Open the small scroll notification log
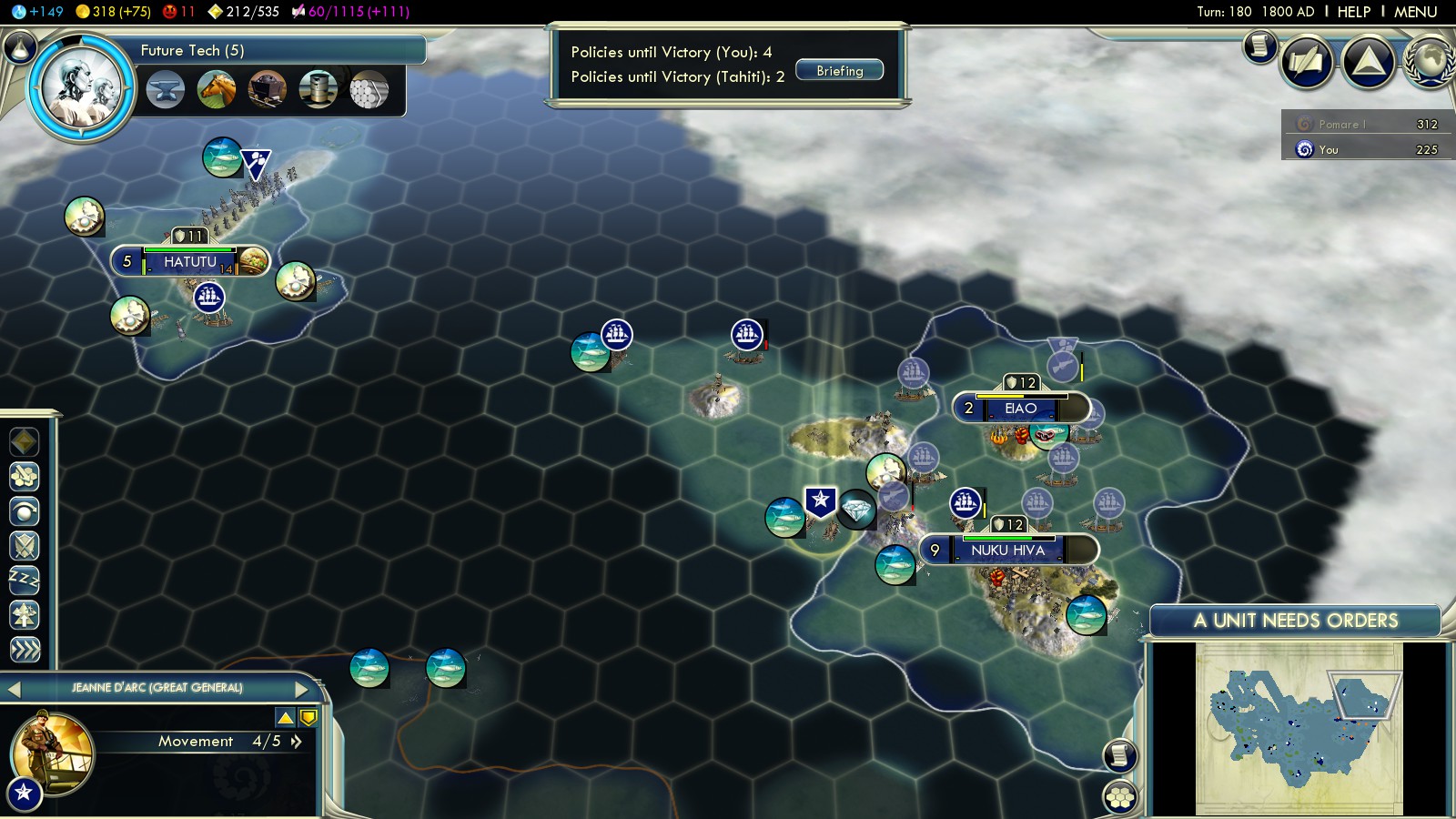This screenshot has width=1456, height=819. tap(1259, 45)
